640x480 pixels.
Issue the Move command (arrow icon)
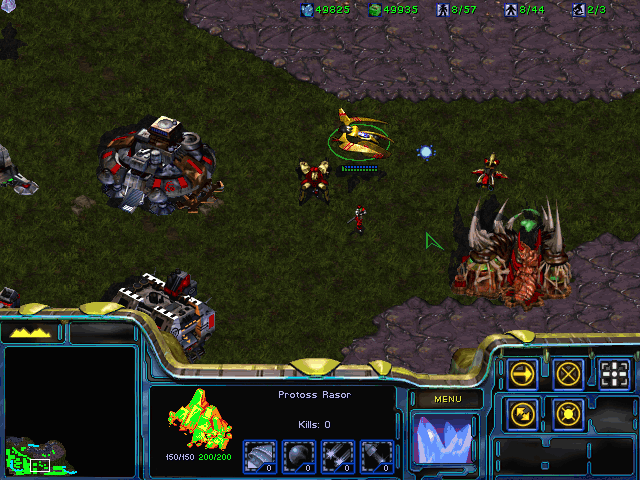(522, 374)
